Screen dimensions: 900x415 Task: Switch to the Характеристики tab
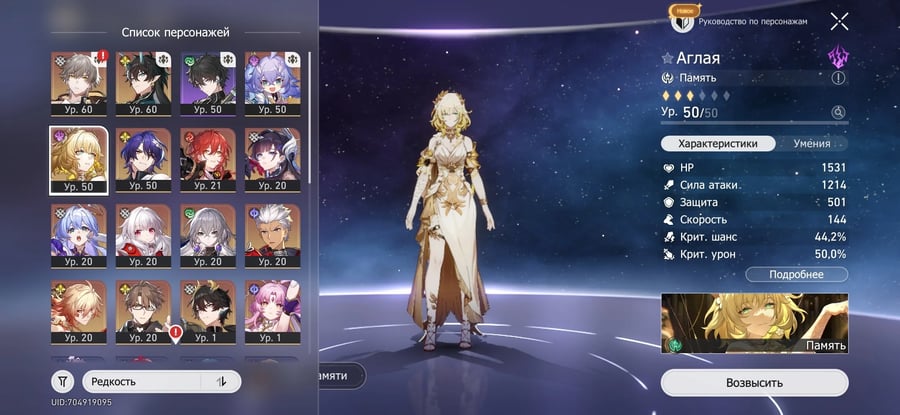[717, 143]
